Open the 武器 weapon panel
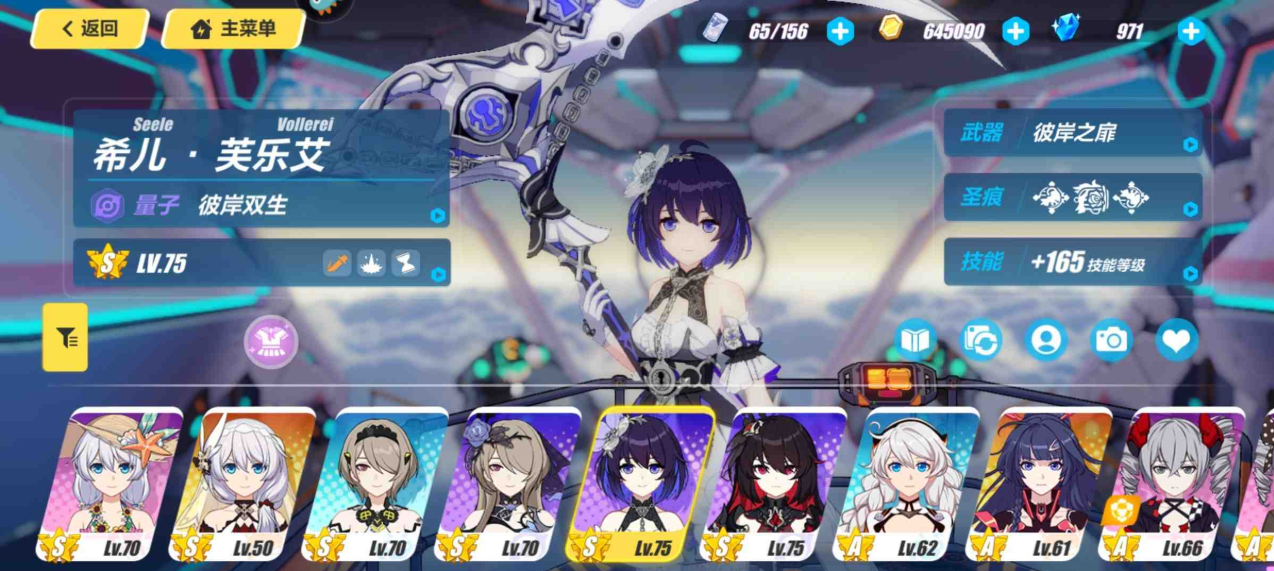 tap(1072, 133)
